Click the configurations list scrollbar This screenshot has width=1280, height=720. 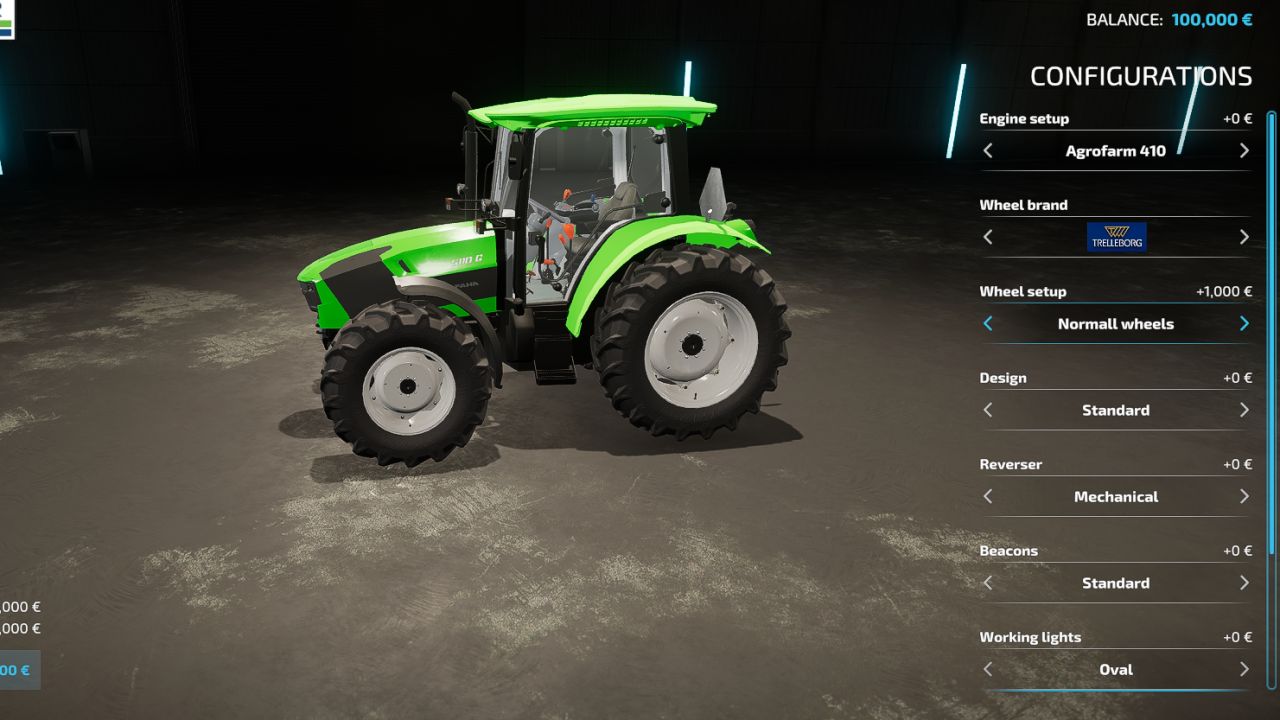tap(1272, 330)
